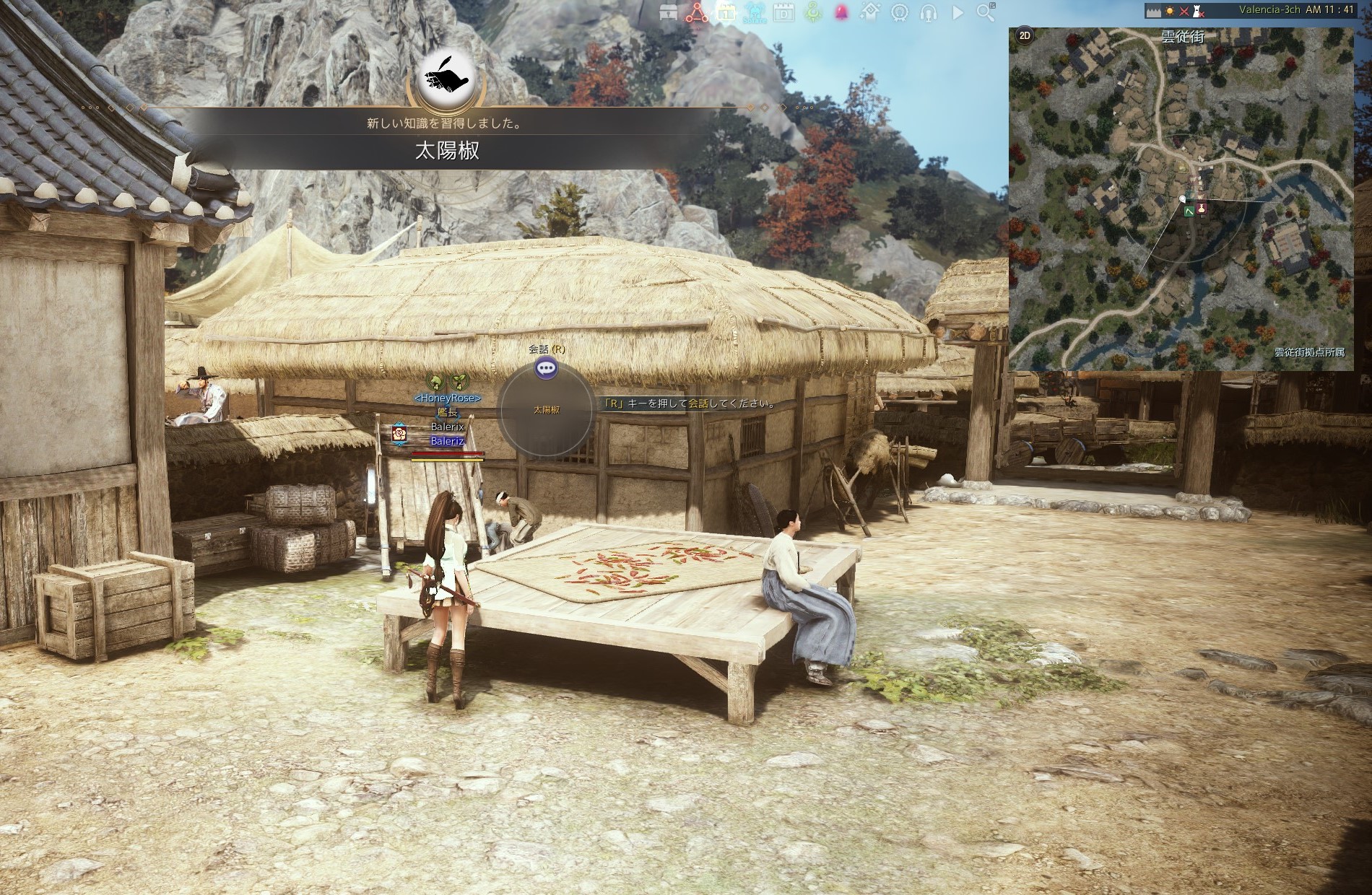Click the minimap of 雲従街
1372x895 pixels.
(1181, 274)
